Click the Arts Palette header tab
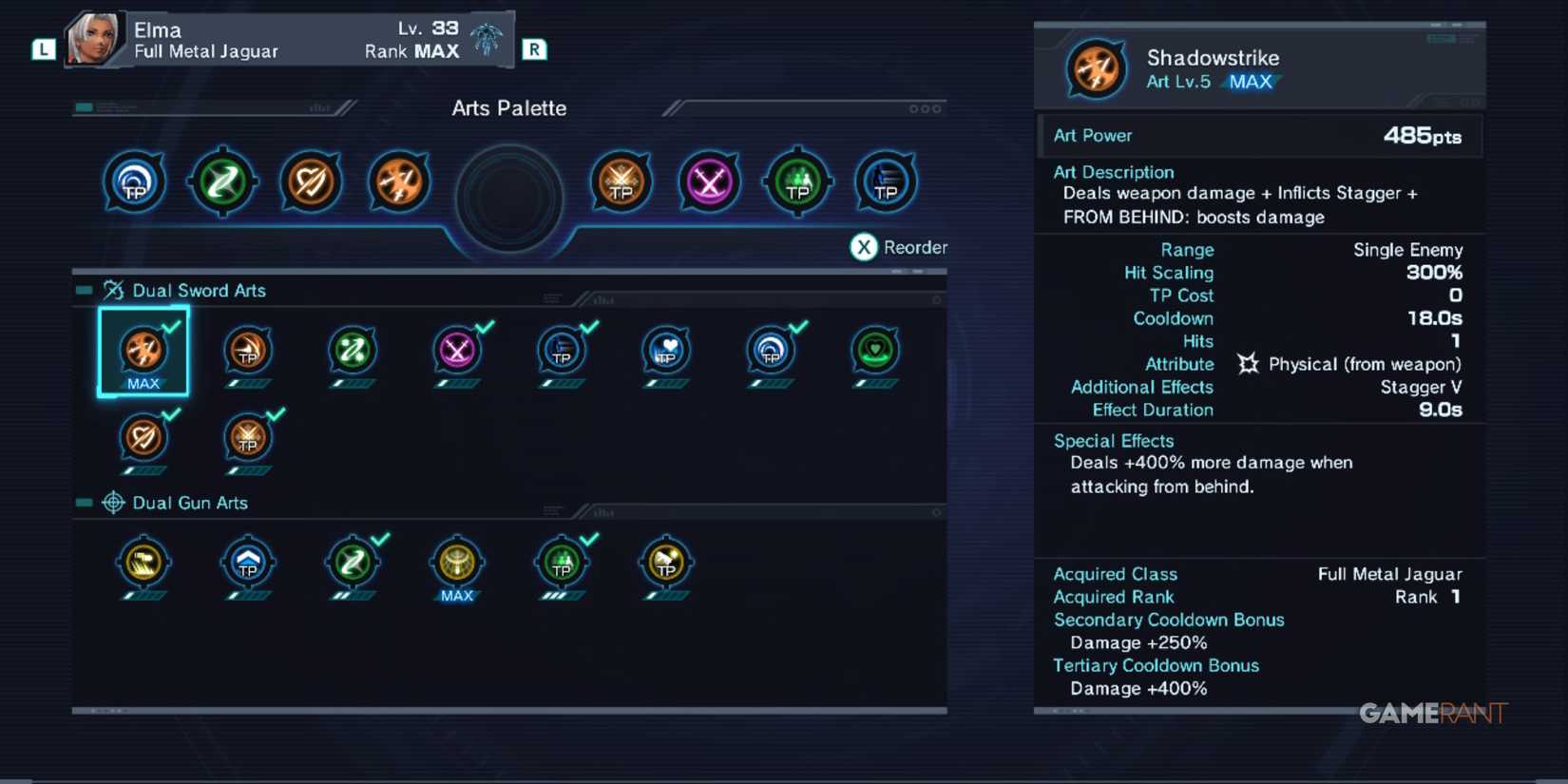 pyautogui.click(x=508, y=108)
